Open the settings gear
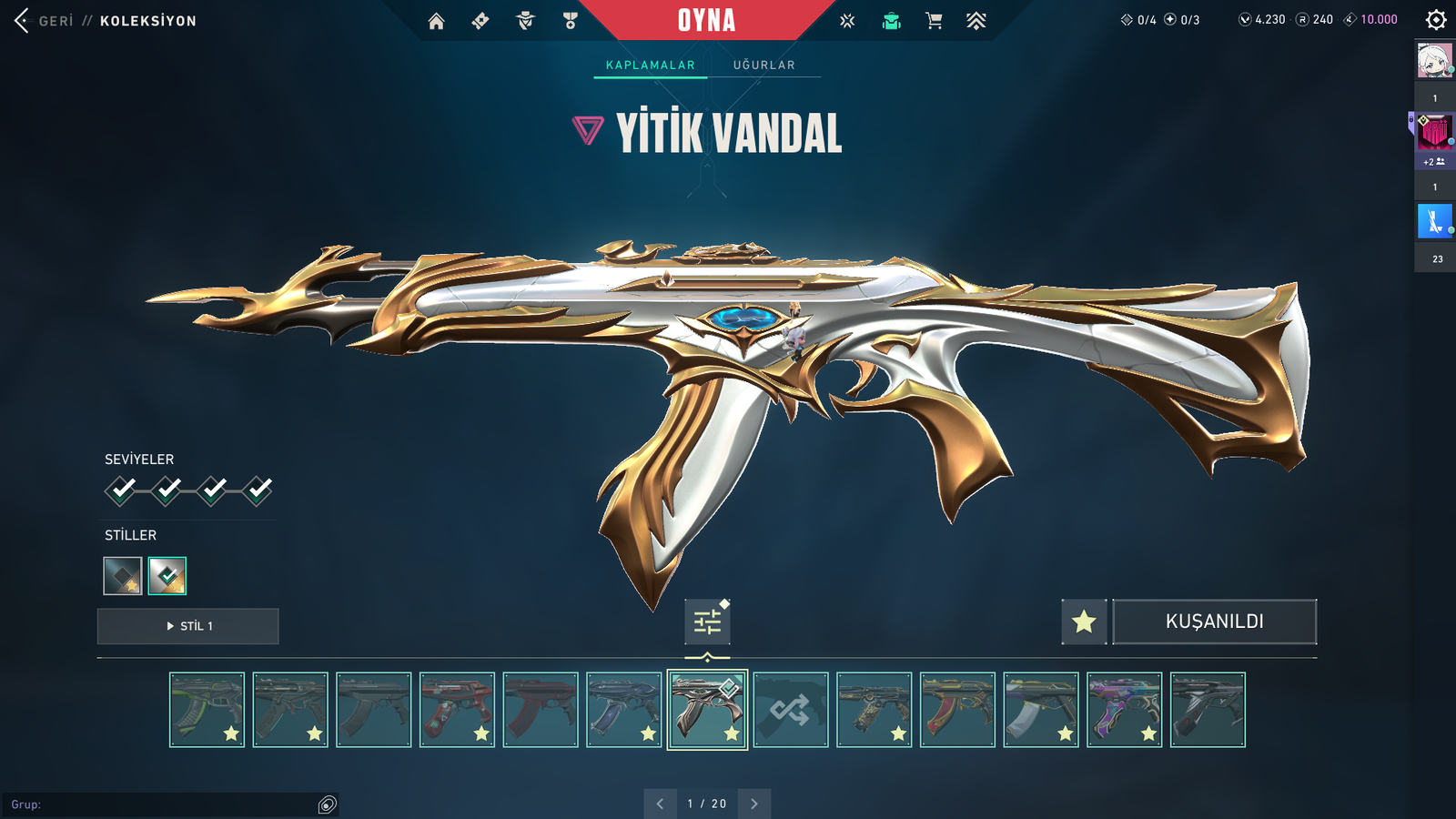Viewport: 1456px width, 819px height. [1436, 20]
